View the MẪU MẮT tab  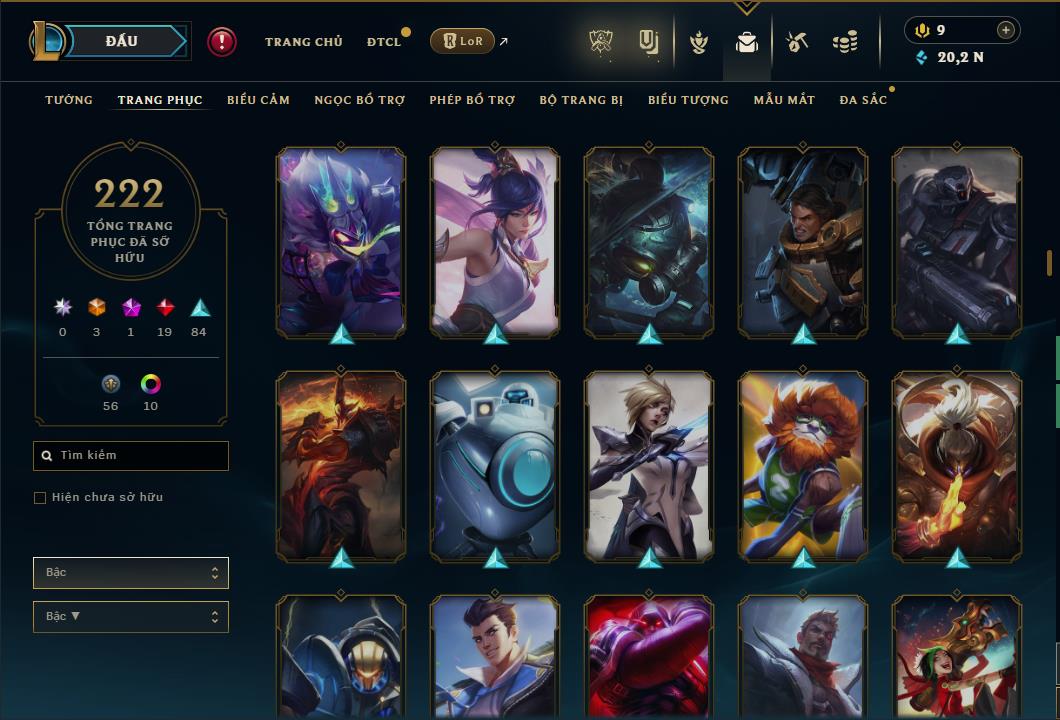(x=784, y=100)
